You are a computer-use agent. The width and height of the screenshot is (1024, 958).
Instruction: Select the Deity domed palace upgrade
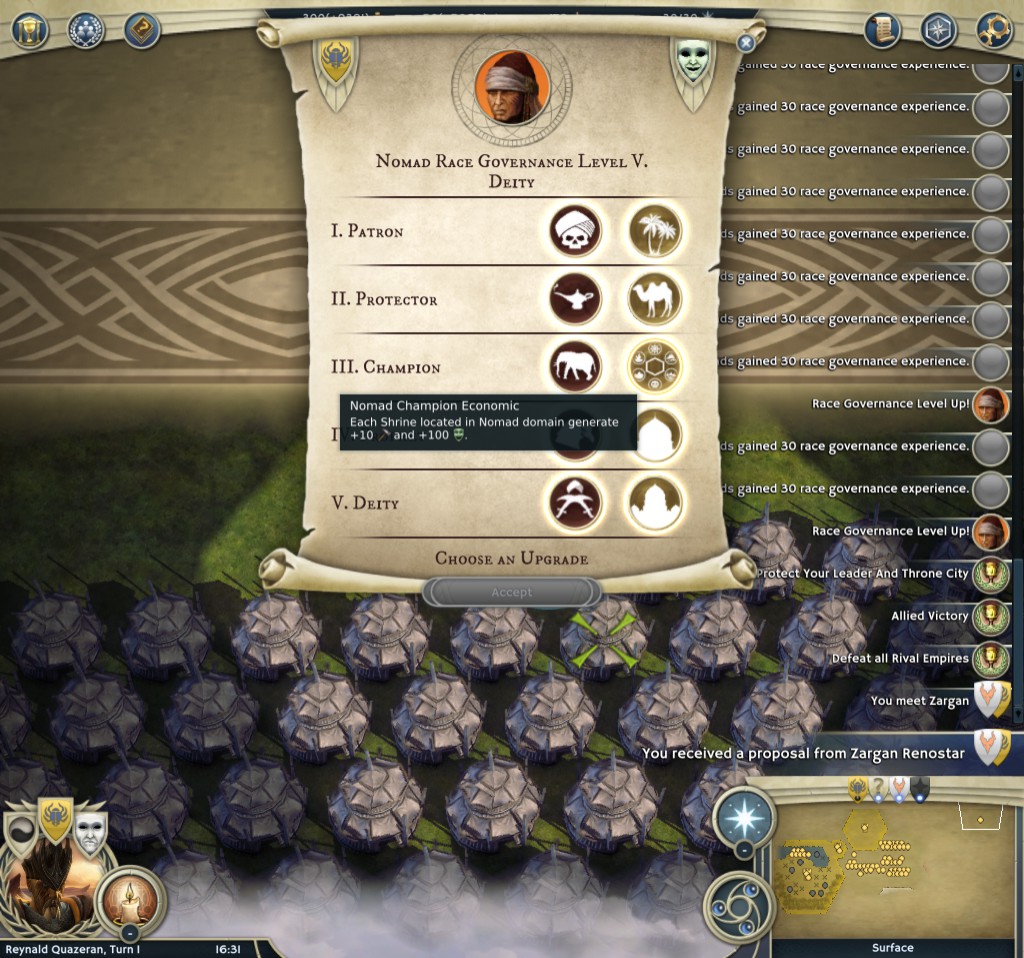tap(655, 502)
